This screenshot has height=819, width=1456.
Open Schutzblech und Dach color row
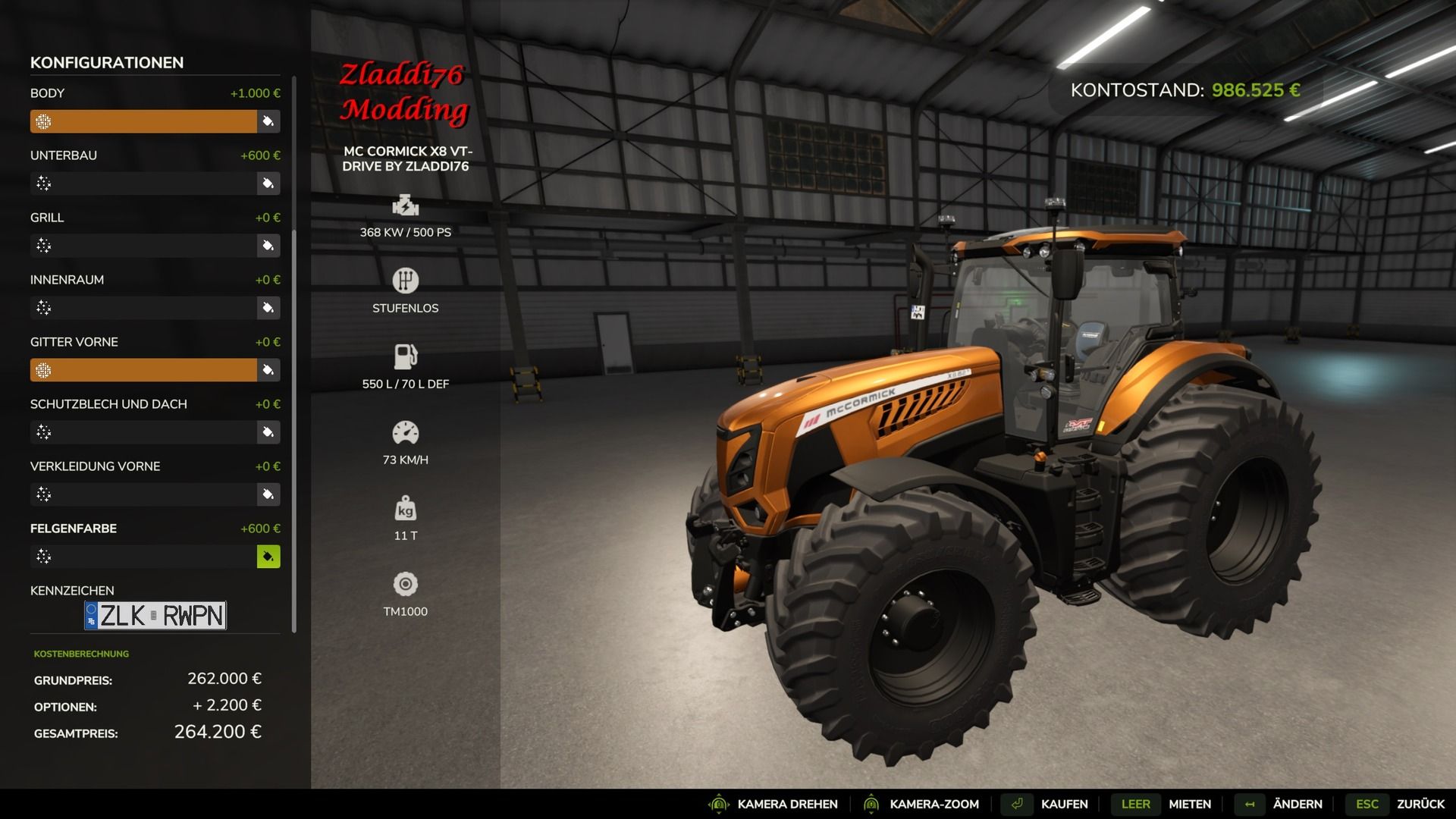(143, 432)
